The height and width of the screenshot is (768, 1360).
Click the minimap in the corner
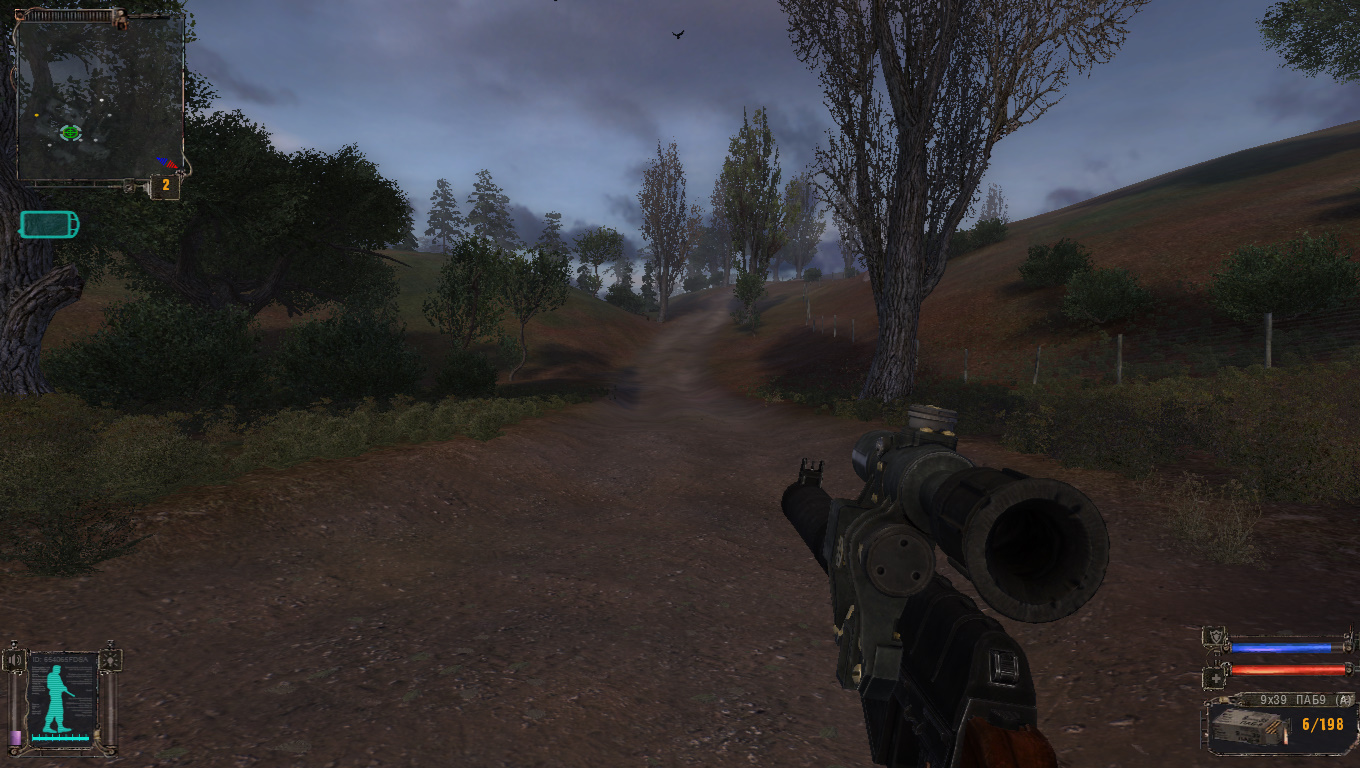[100, 98]
